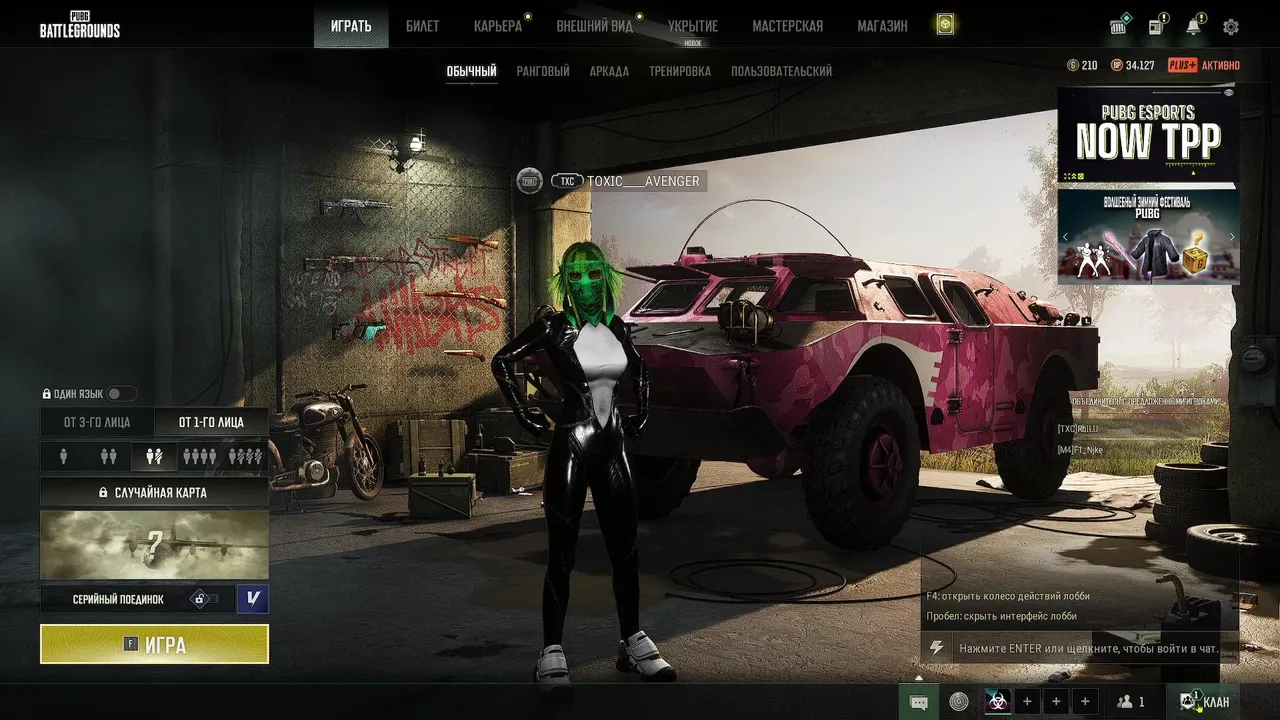Screen dimensions: 1280x720
Task: Switch to ТРЕНИРОВКА training mode
Action: click(x=680, y=71)
